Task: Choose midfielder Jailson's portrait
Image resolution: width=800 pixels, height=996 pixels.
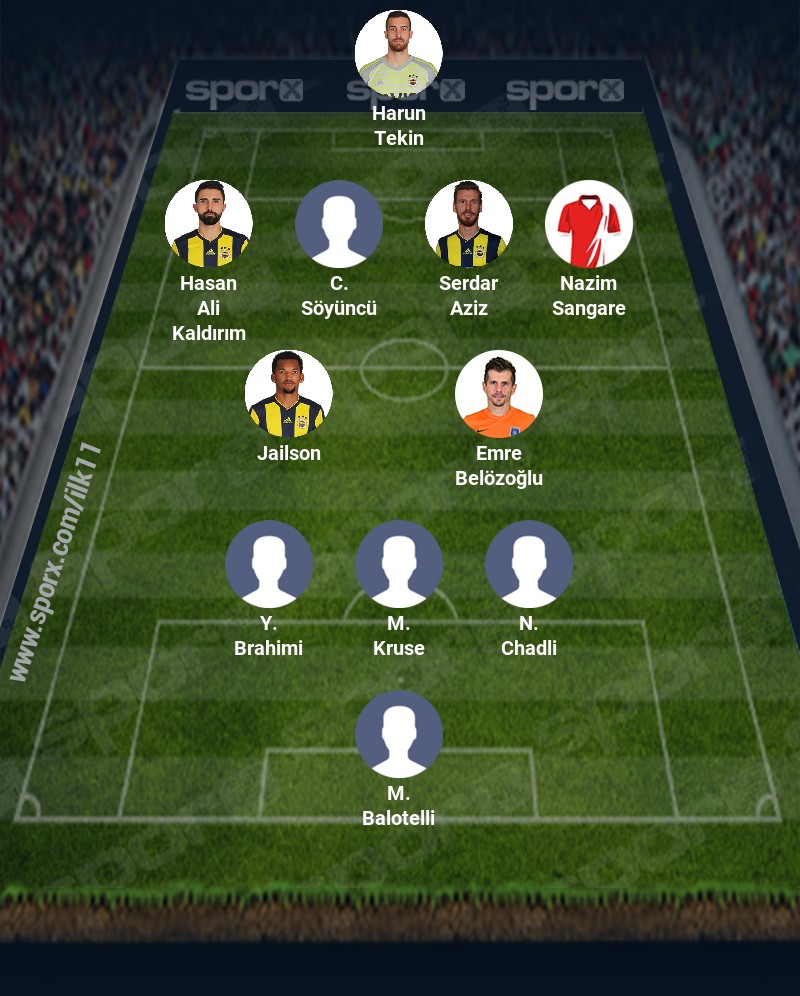Action: (289, 394)
